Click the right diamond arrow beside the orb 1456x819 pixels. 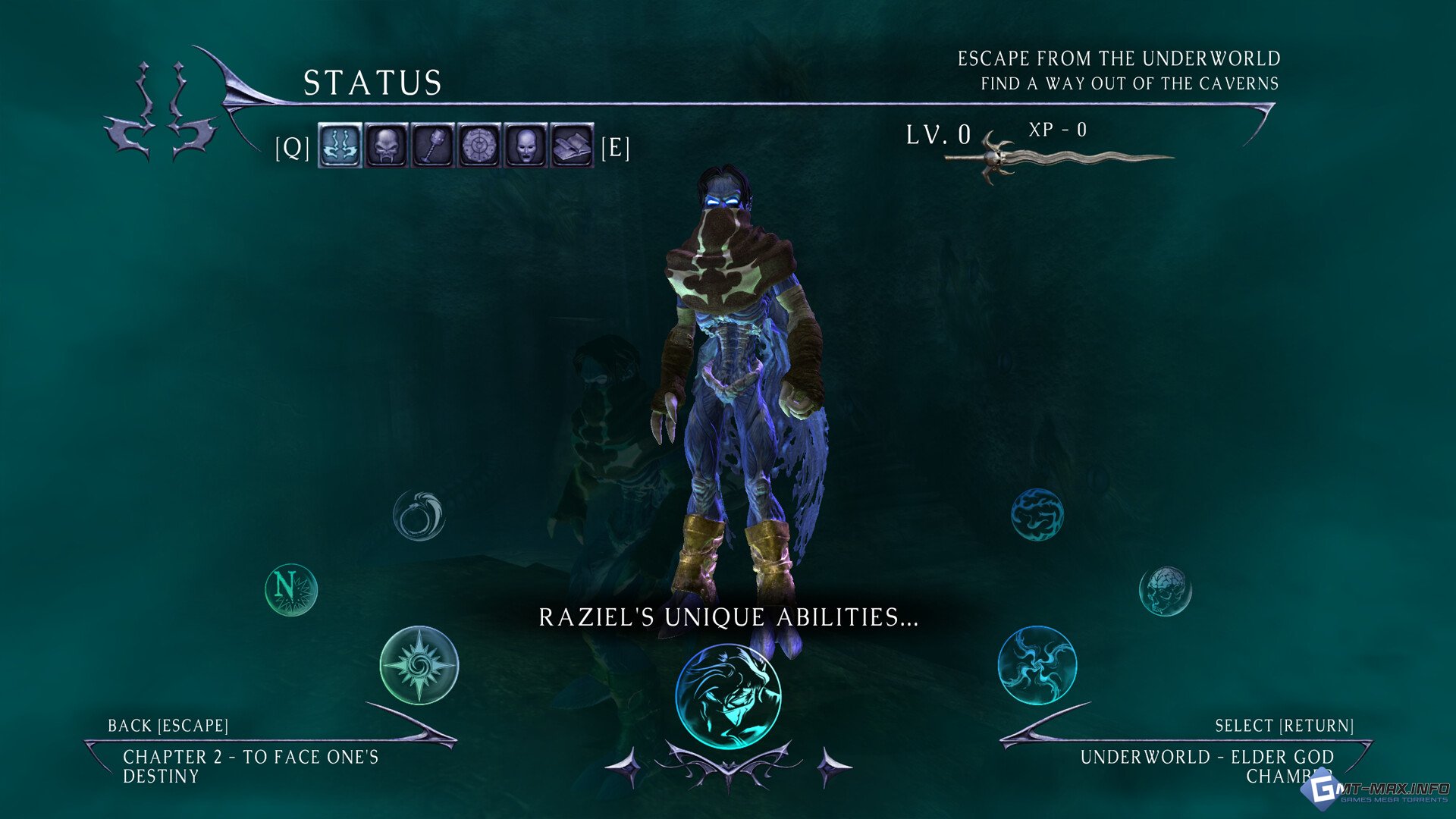click(x=833, y=767)
